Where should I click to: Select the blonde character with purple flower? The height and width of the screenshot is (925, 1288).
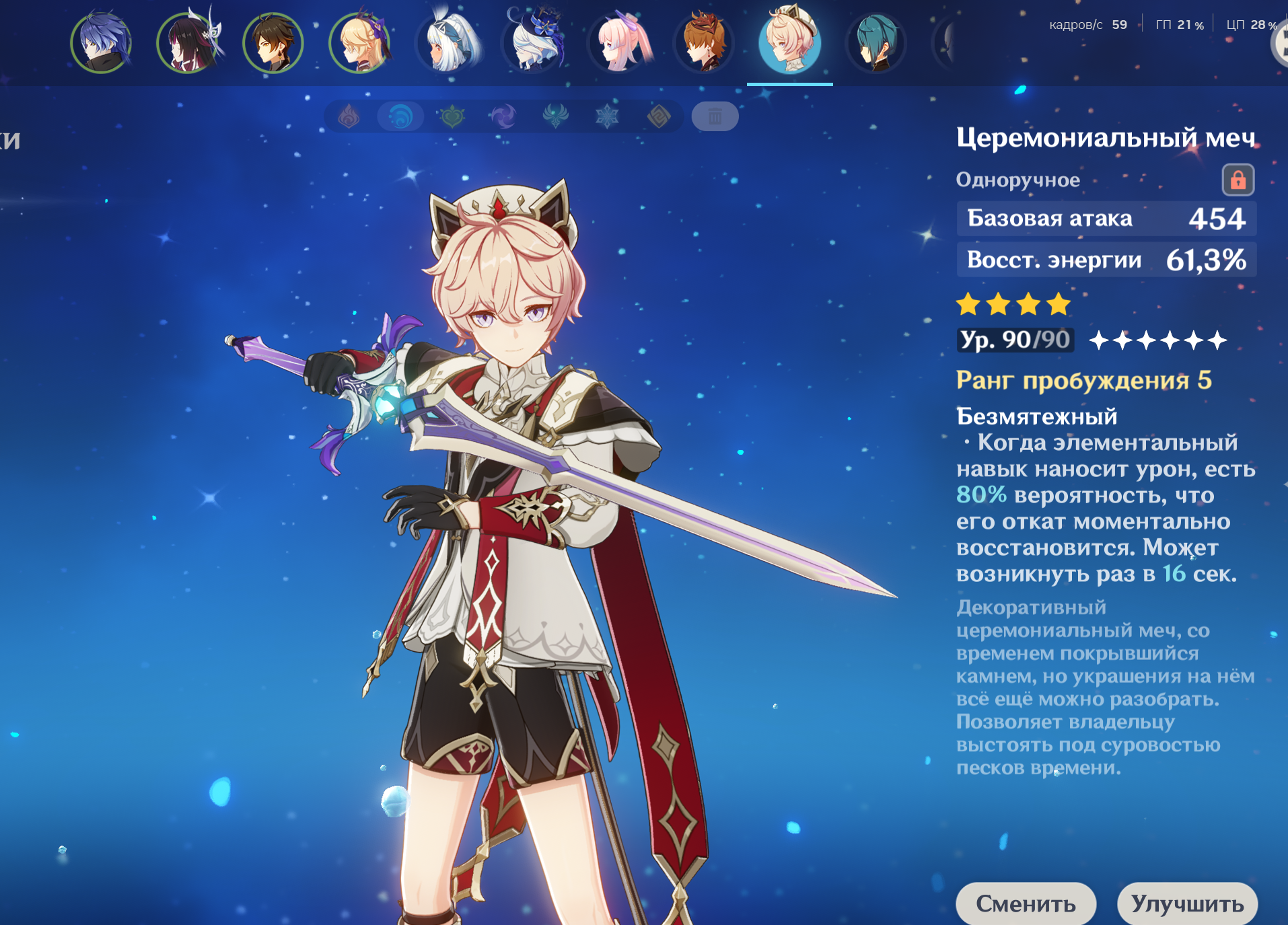359,43
